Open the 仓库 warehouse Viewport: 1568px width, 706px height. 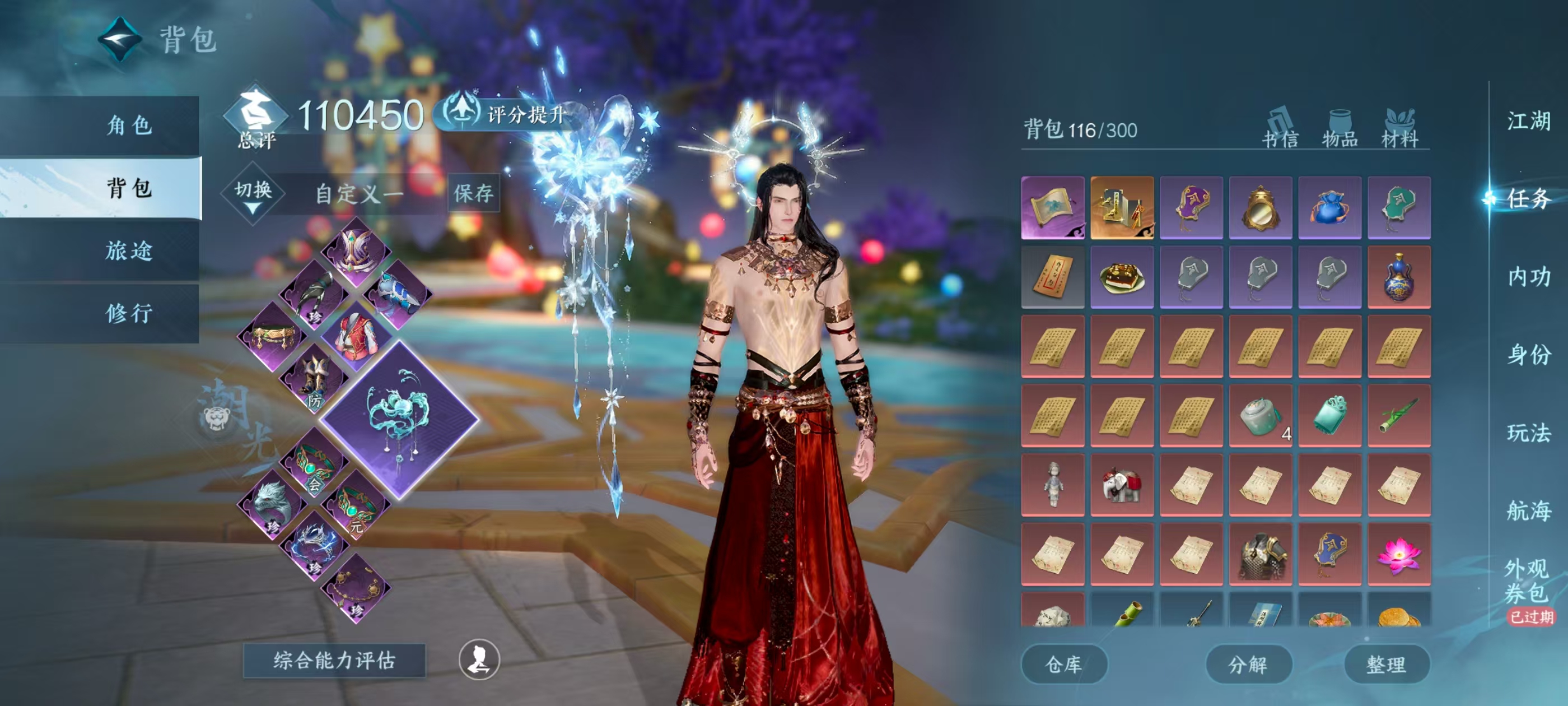pos(1063,664)
